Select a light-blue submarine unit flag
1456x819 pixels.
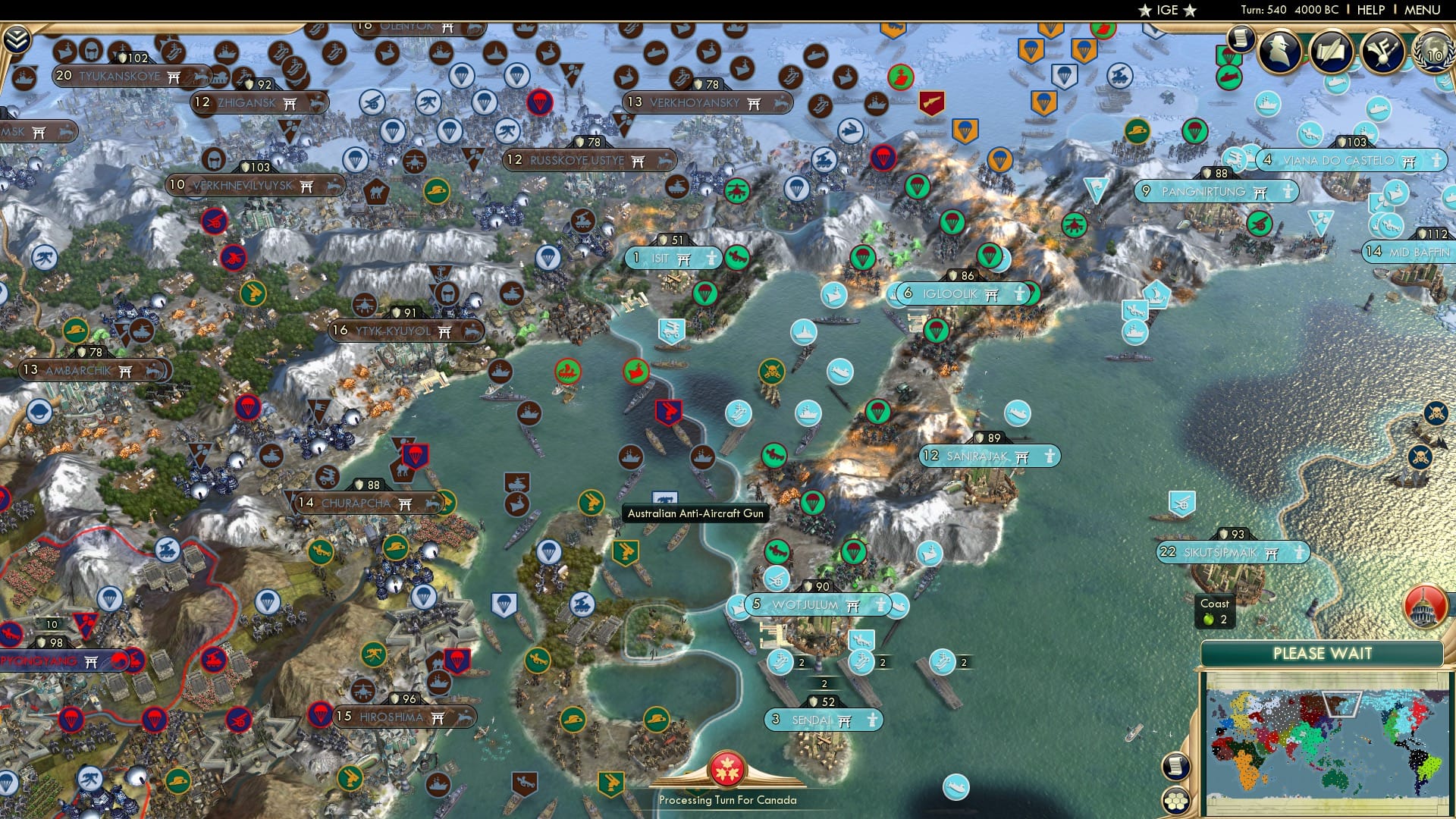(839, 372)
